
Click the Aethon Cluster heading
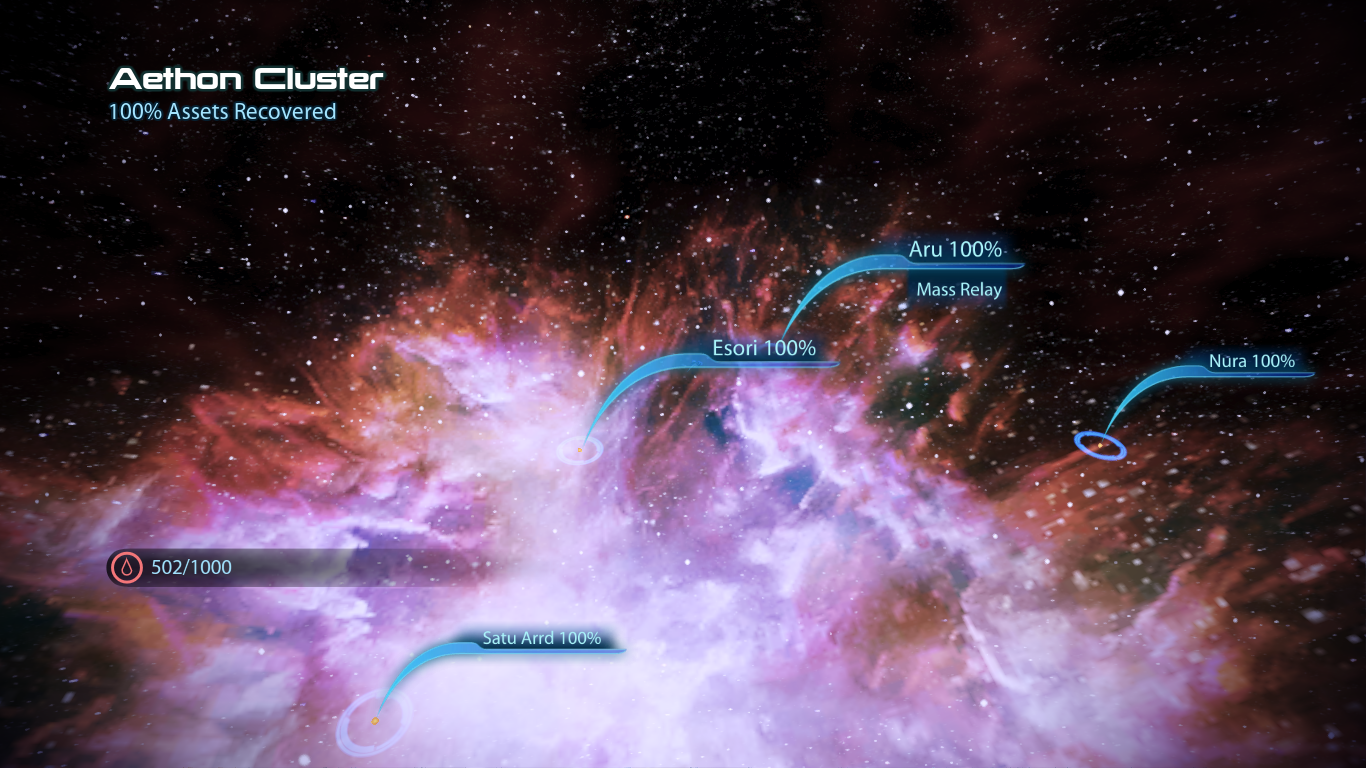246,78
